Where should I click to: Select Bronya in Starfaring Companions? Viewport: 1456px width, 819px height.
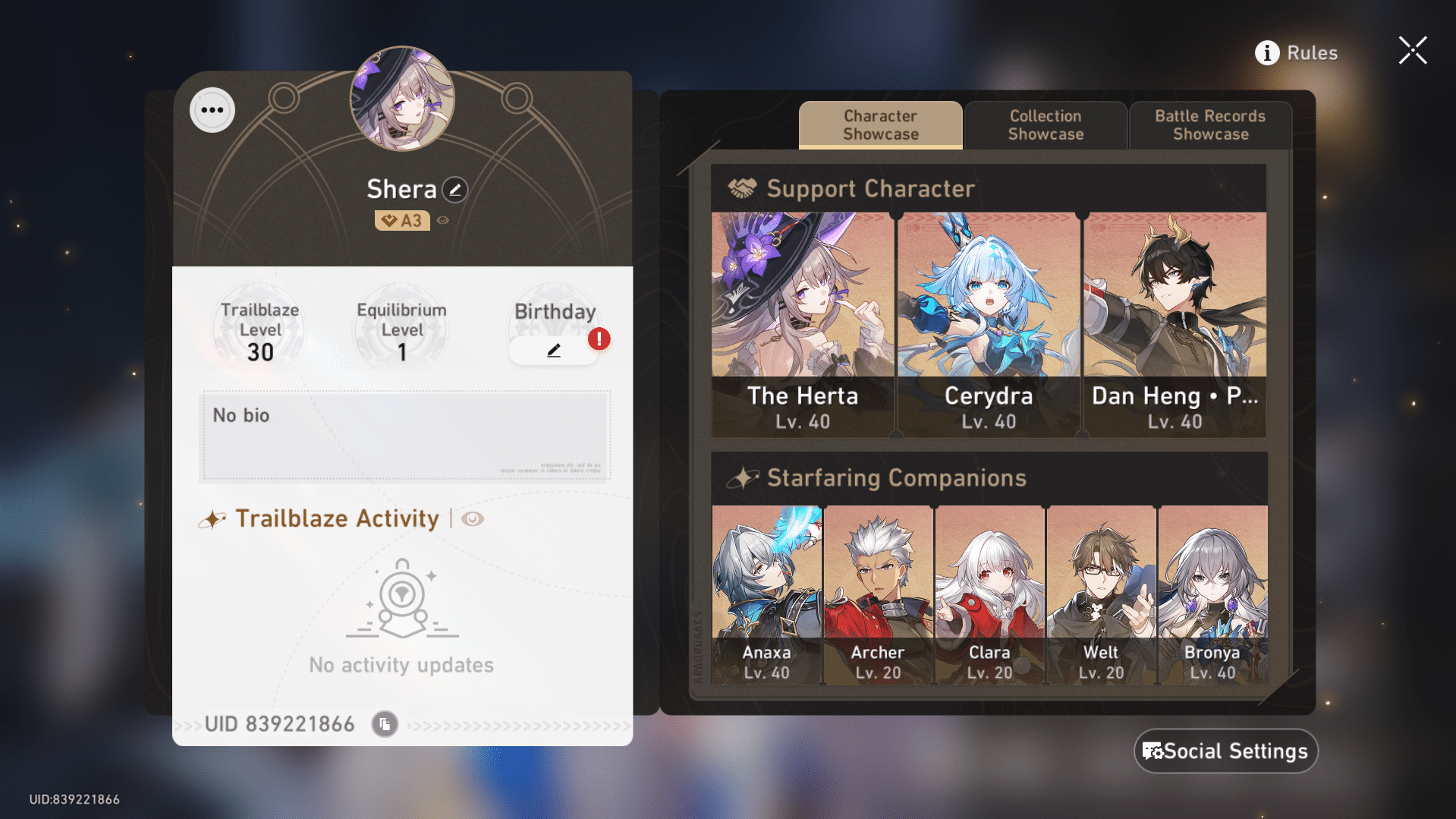pyautogui.click(x=1212, y=592)
